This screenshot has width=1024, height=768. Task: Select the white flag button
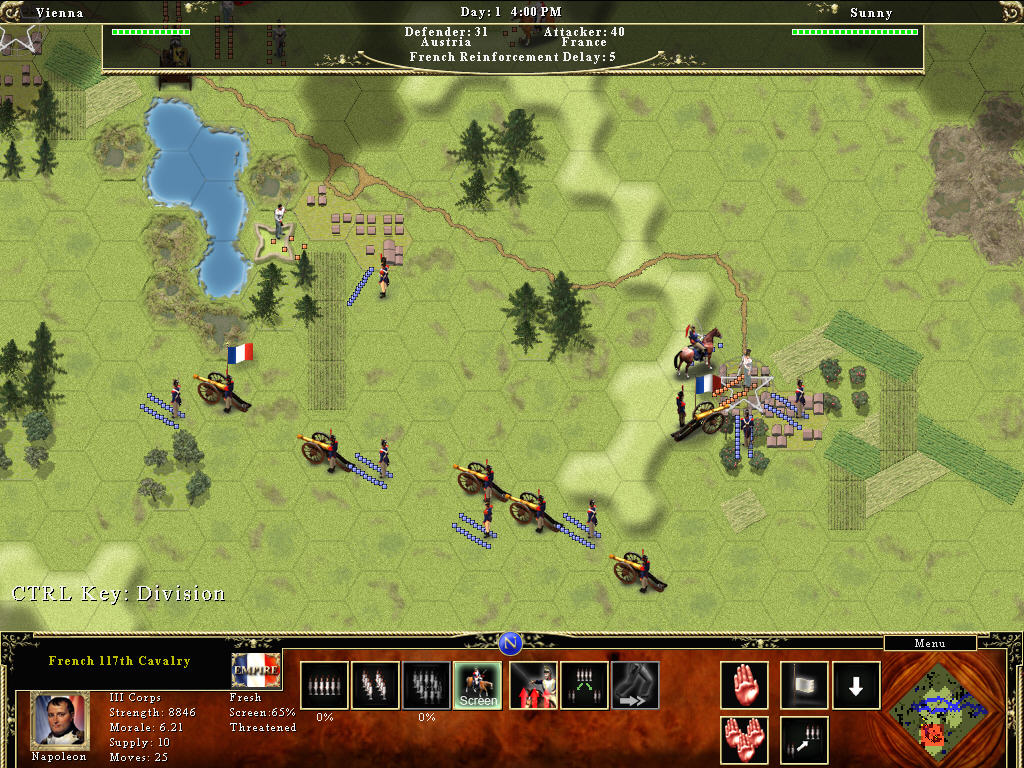[x=804, y=685]
